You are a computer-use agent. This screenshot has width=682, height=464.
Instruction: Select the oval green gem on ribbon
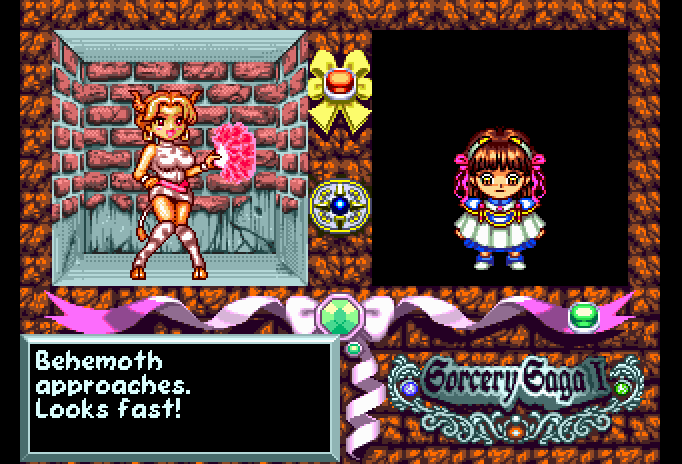pos(583,317)
